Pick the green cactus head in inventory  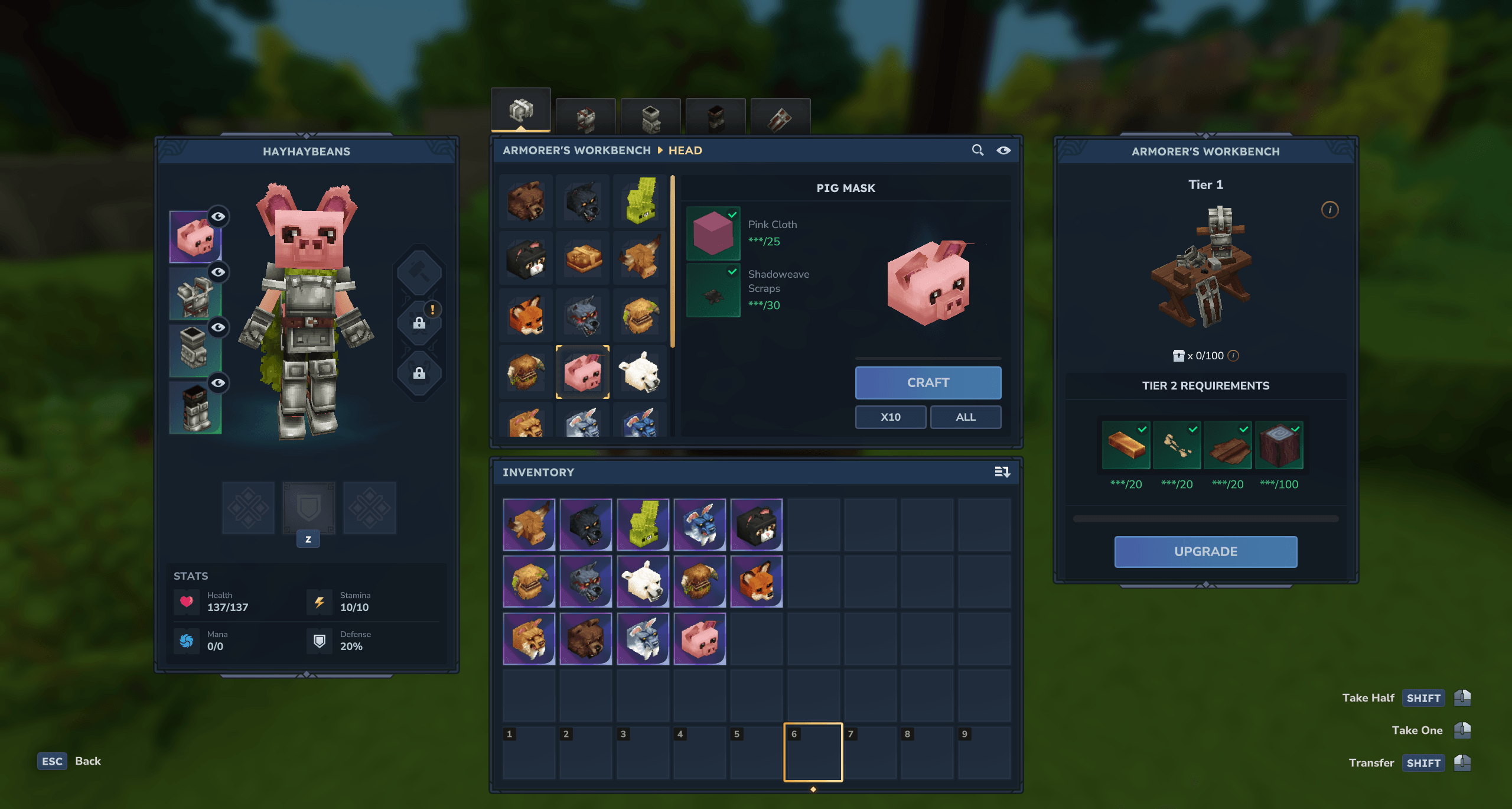point(643,524)
